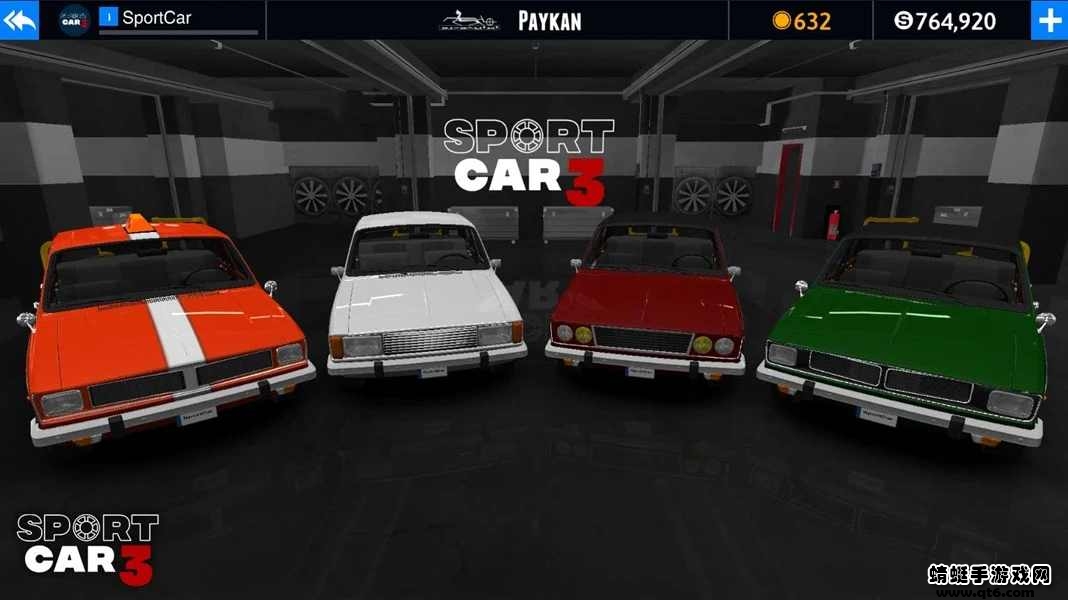Viewport: 1068px width, 600px height.
Task: Go back with the double-arrow button
Action: 19,20
